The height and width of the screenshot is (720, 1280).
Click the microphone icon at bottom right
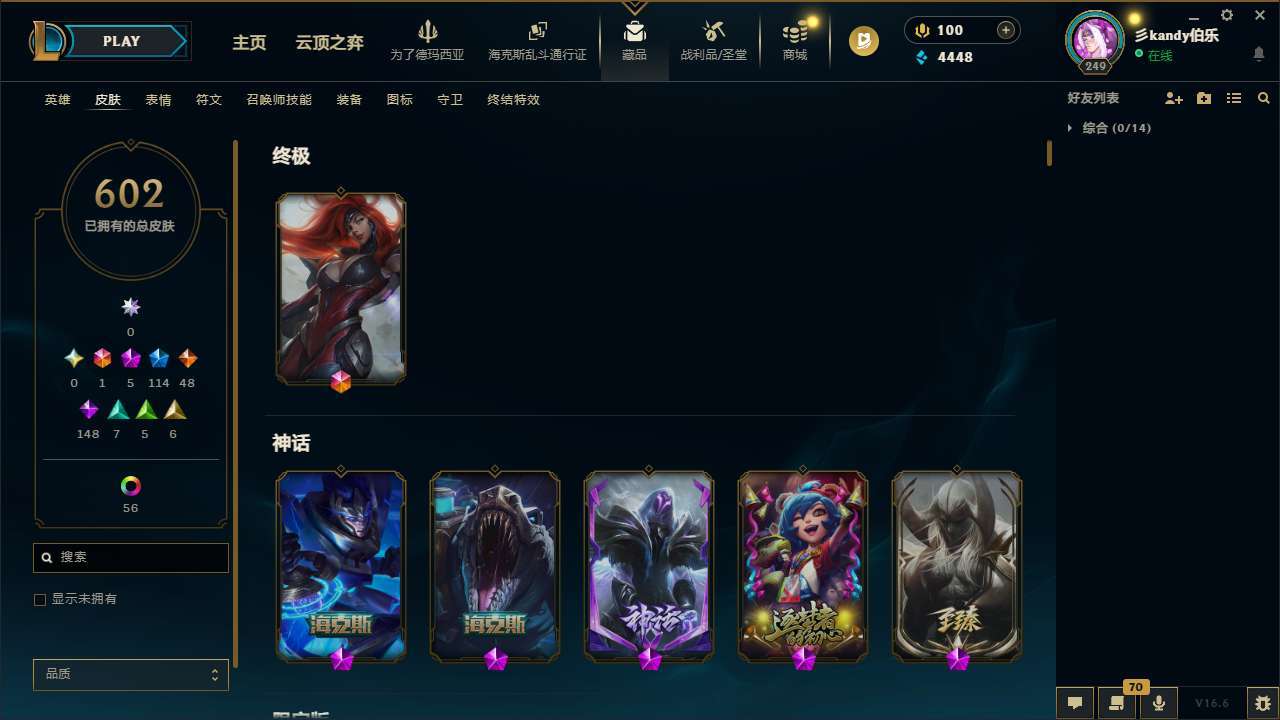[1158, 702]
